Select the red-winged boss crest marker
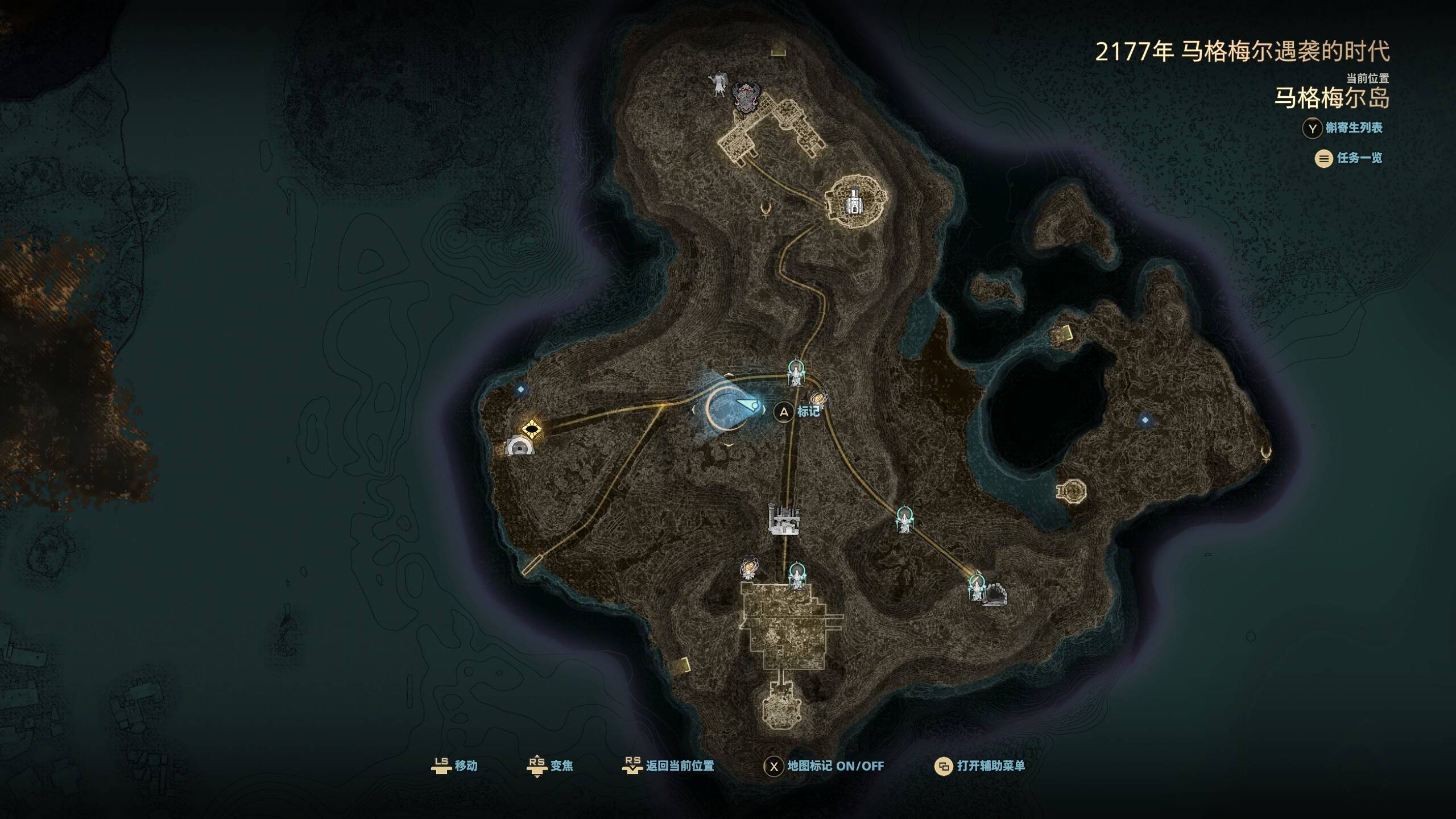This screenshot has width=1456, height=819. [x=746, y=97]
